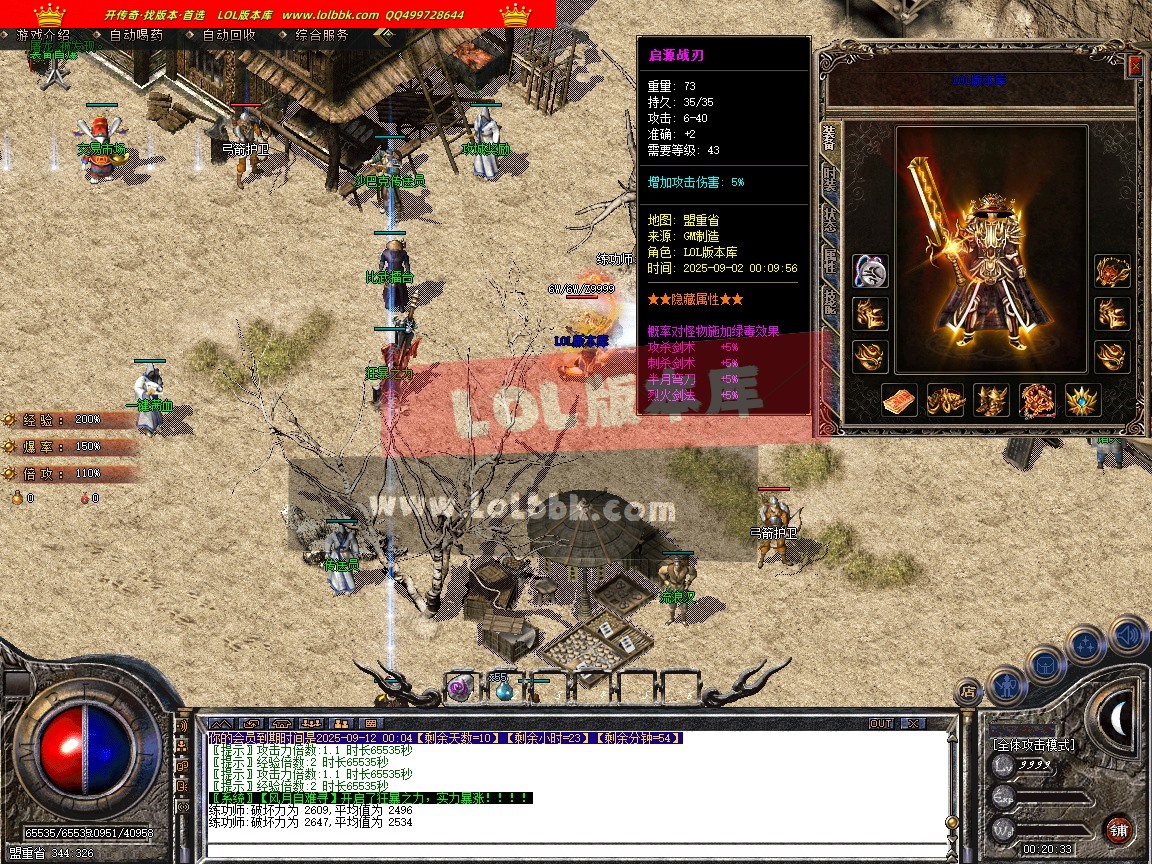Open the 综合服务 general services menu
The width and height of the screenshot is (1152, 864).
point(322,35)
